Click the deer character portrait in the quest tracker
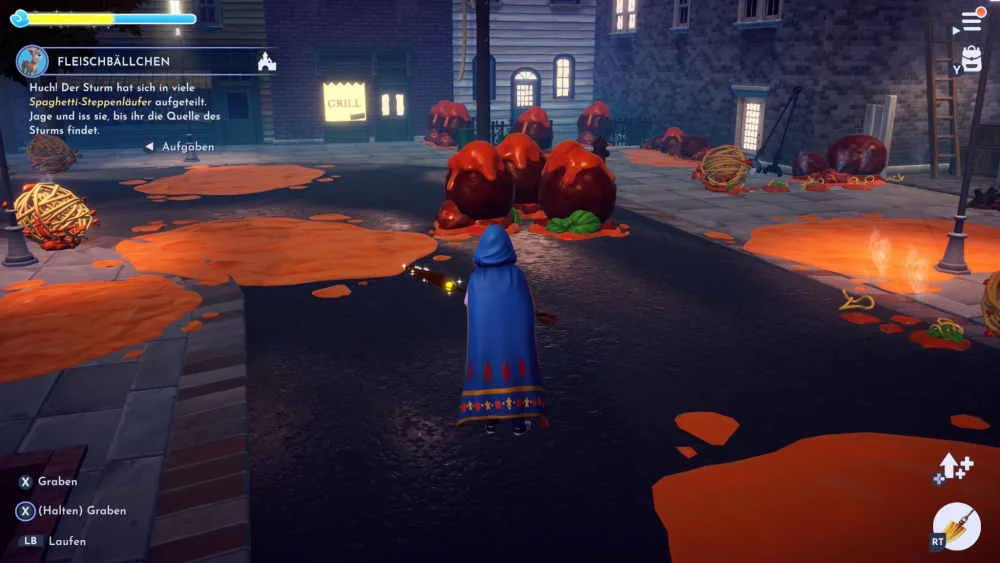Screen dimensions: 1000x563 click(32, 61)
